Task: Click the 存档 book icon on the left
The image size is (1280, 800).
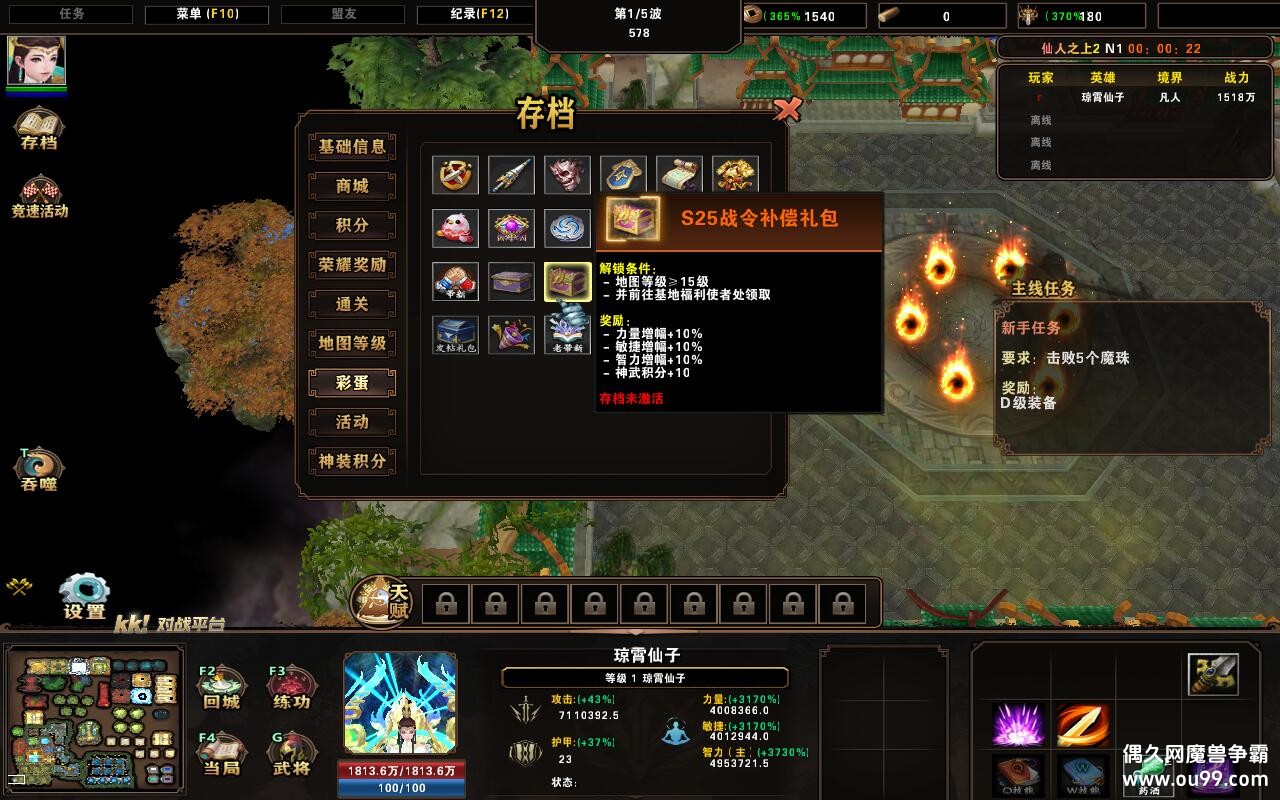Action: [x=38, y=127]
